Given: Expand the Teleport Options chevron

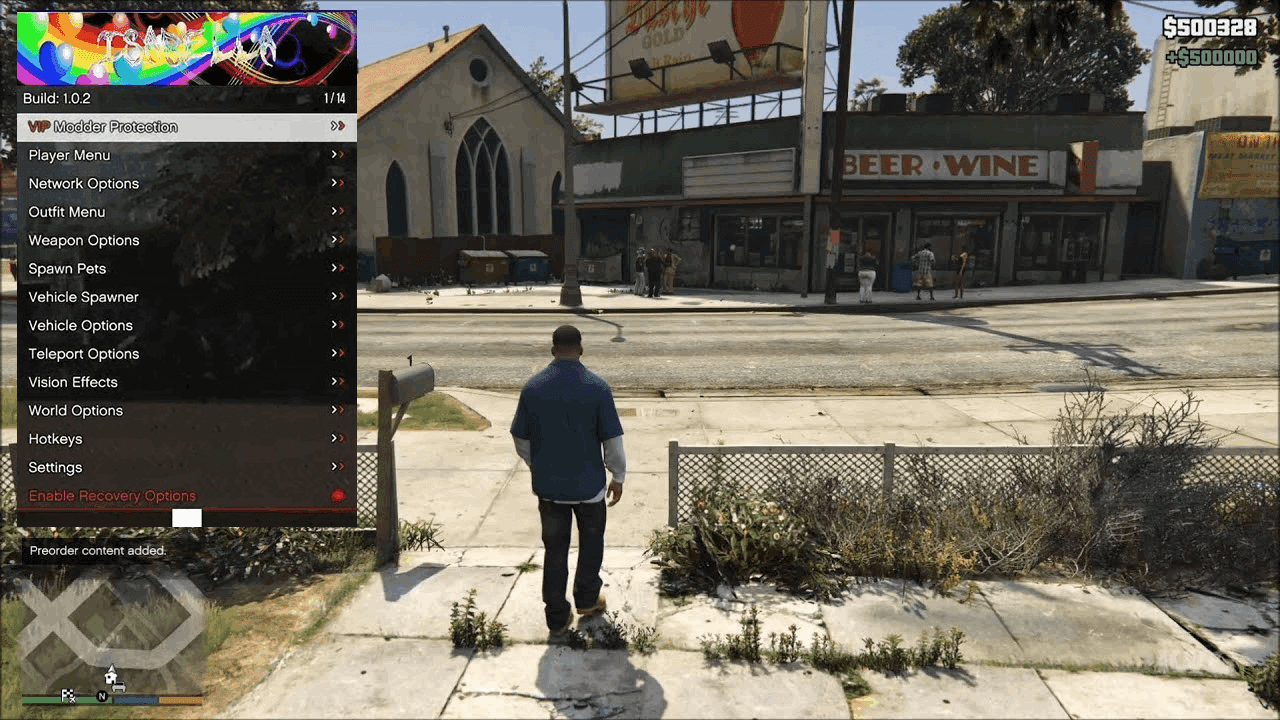Looking at the screenshot, I should [337, 354].
